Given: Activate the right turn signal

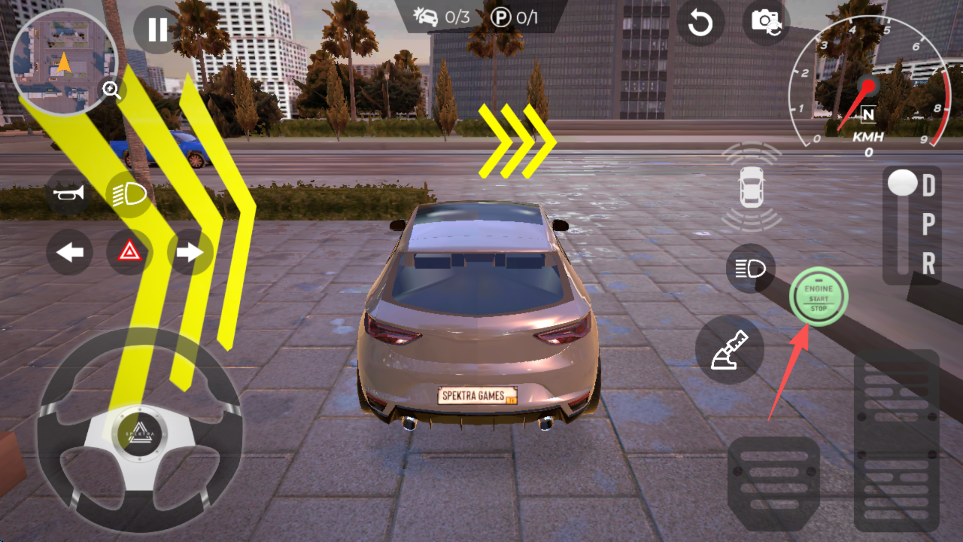Looking at the screenshot, I should tap(189, 254).
